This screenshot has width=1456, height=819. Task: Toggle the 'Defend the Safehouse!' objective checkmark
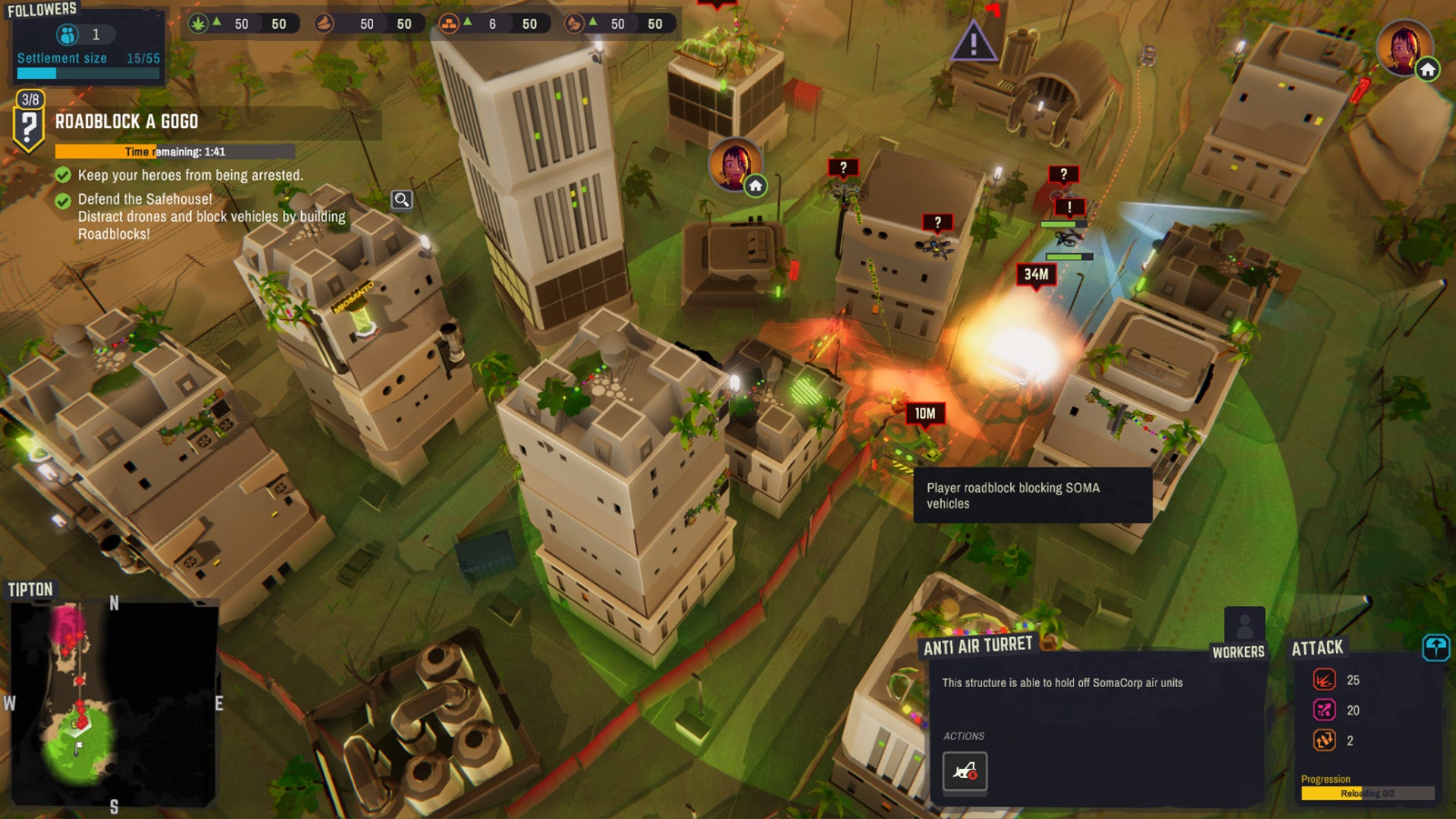pos(64,202)
